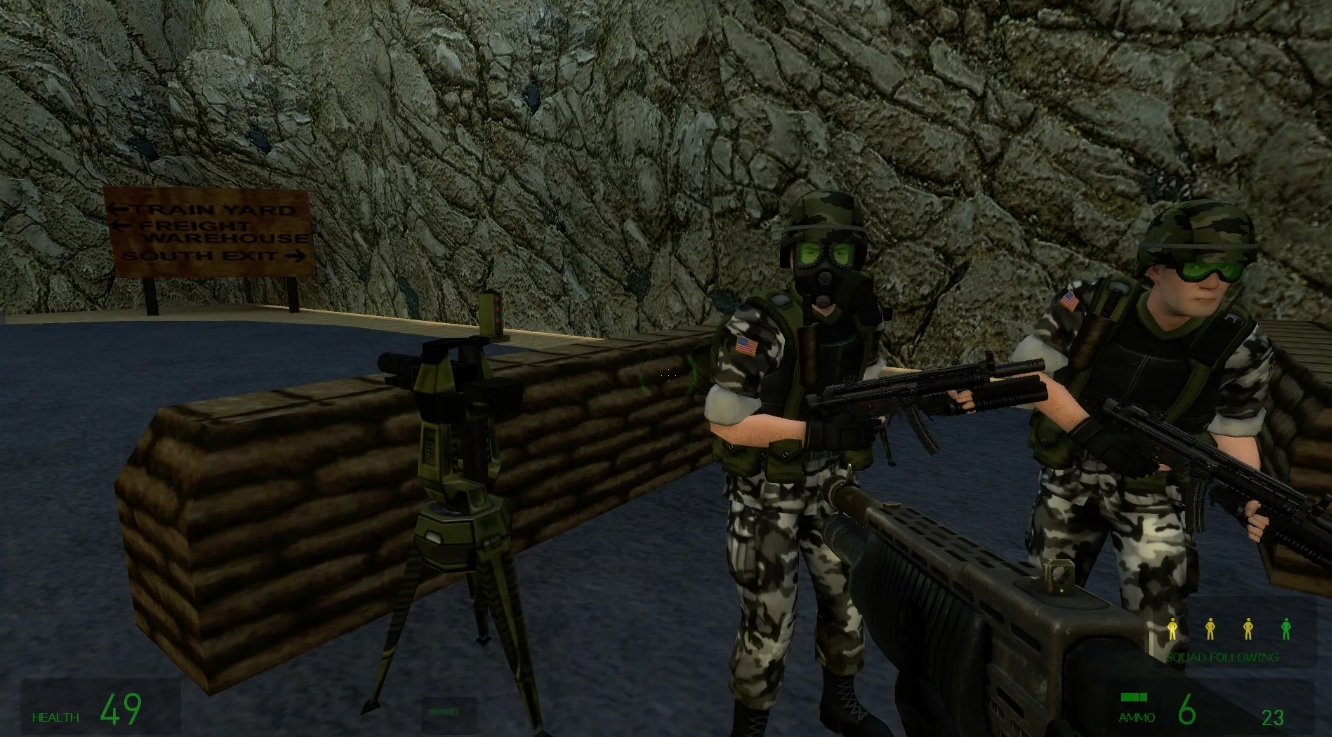
Task: Select the third yellow squad member icon
Action: (1246, 630)
